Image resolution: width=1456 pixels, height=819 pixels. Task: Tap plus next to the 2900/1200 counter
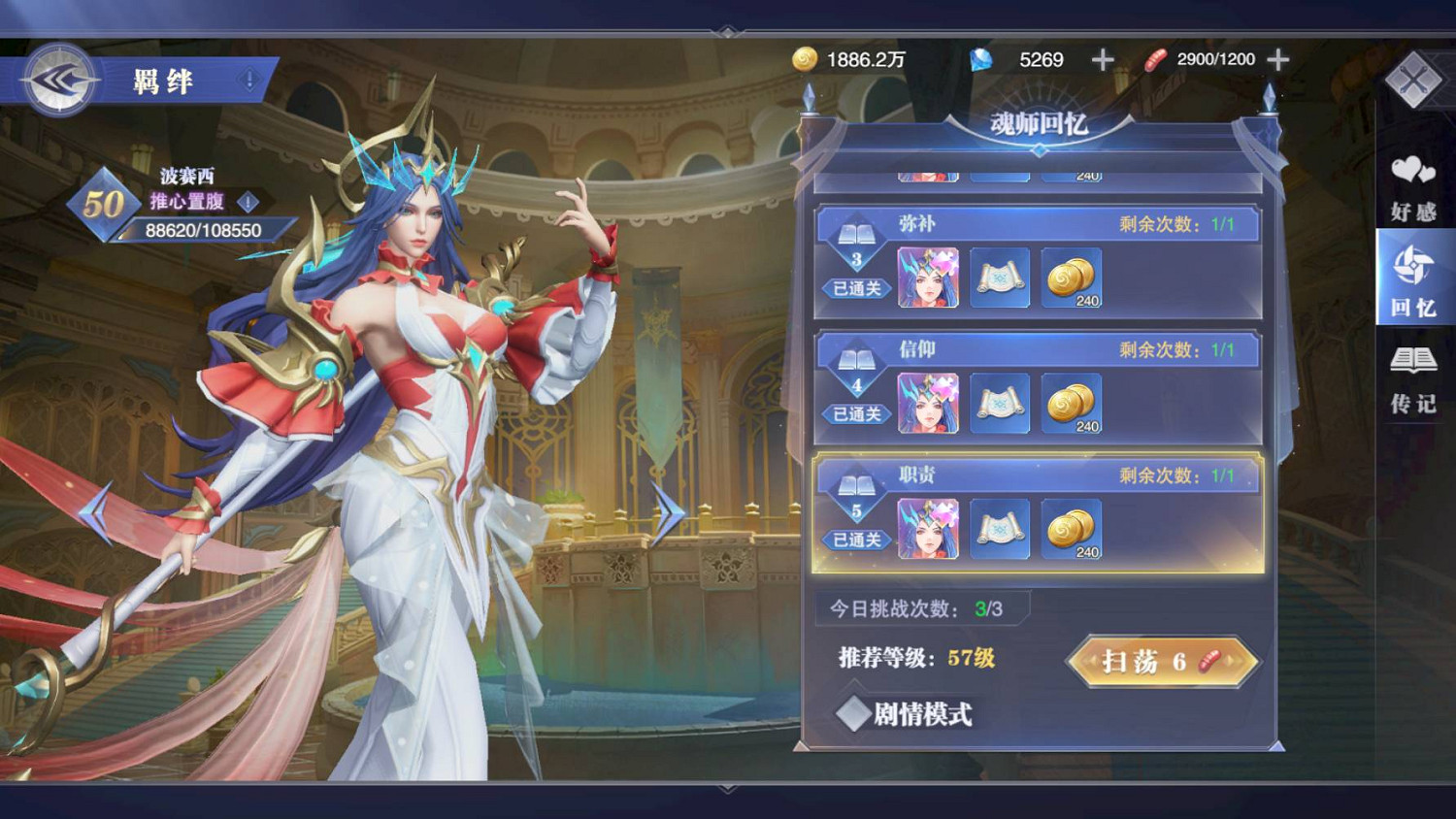1277,59
